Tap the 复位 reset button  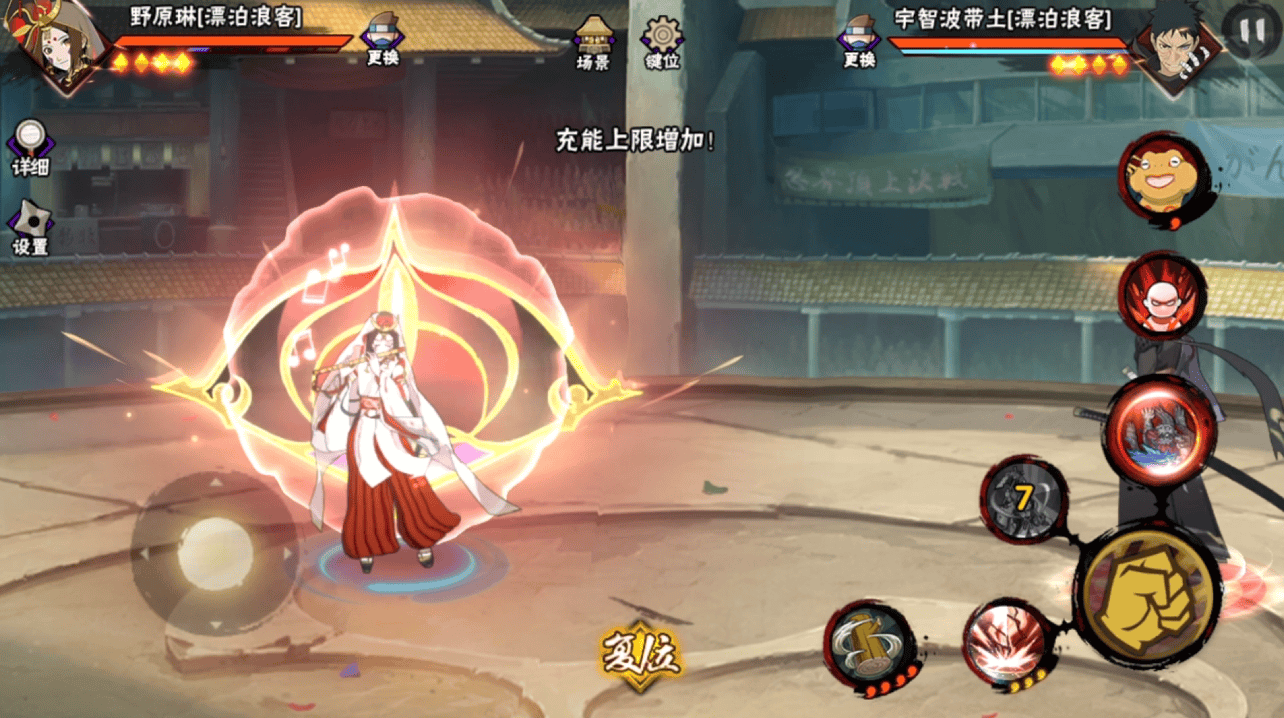point(640,655)
